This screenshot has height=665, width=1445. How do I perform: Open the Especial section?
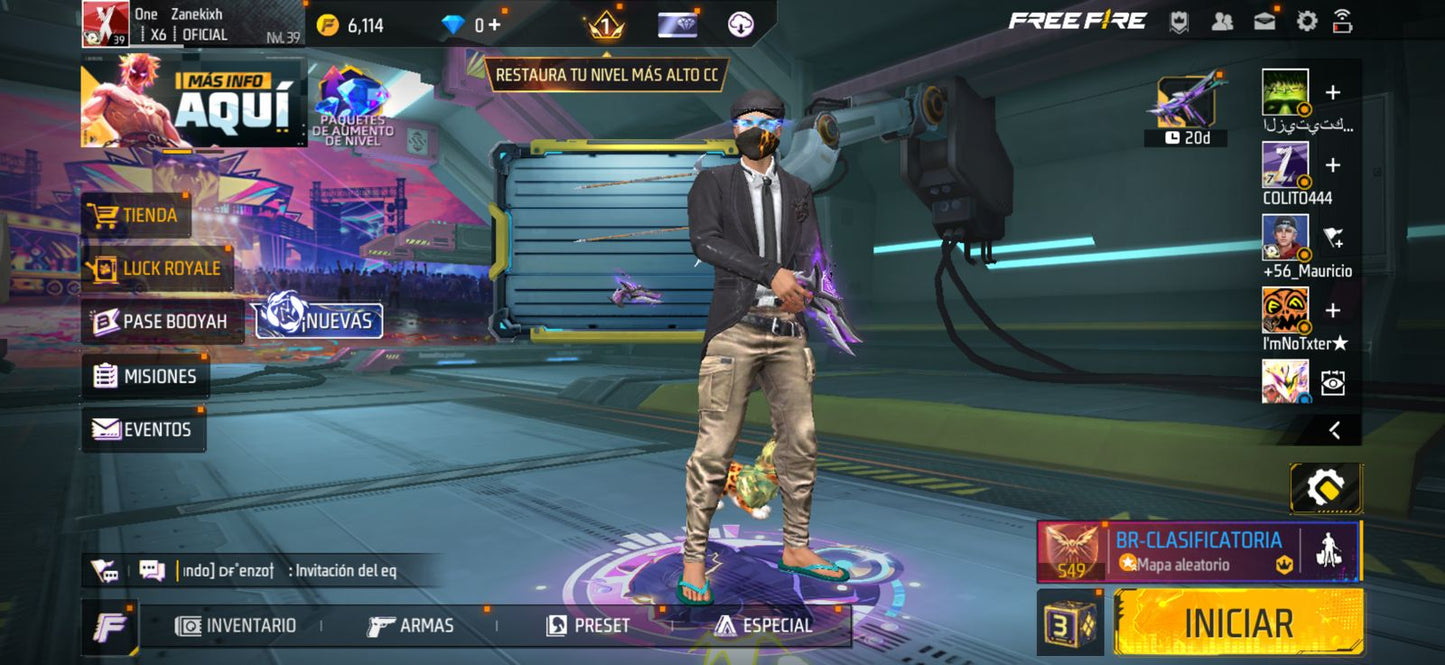click(763, 626)
